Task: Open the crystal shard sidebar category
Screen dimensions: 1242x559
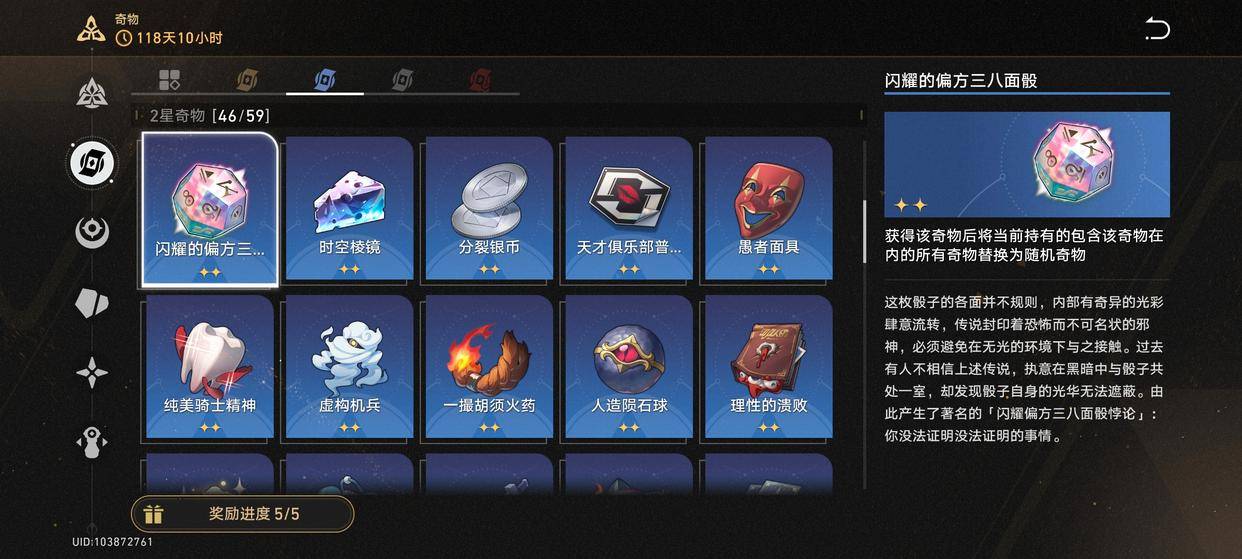Action: click(x=92, y=303)
